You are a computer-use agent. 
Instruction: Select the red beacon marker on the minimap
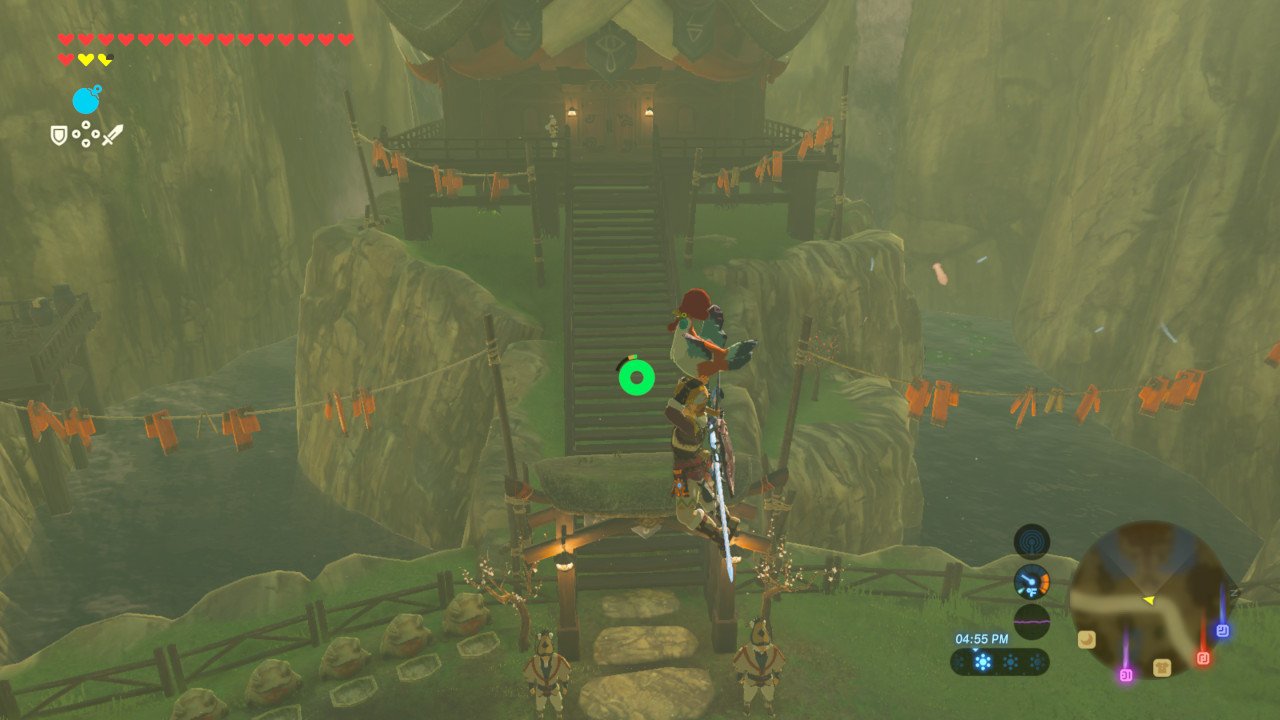coord(1203,658)
